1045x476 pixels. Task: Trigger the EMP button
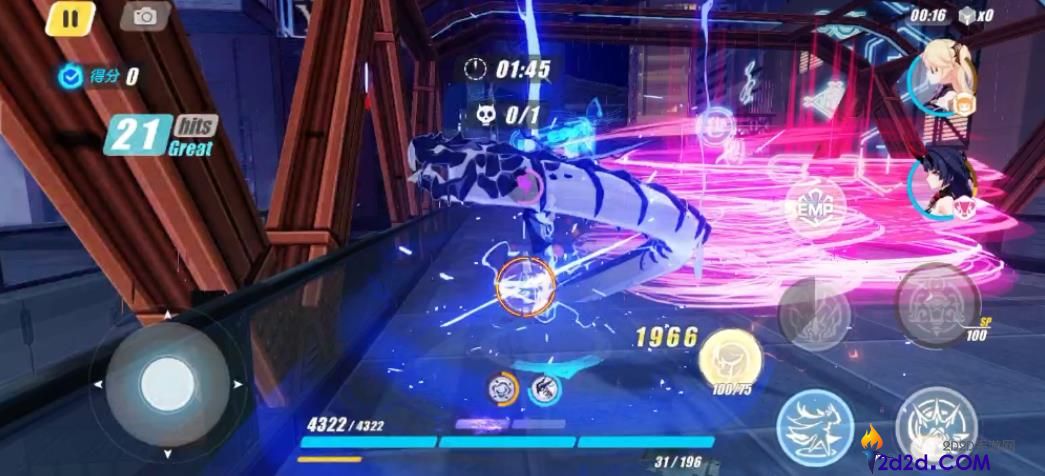click(x=815, y=208)
